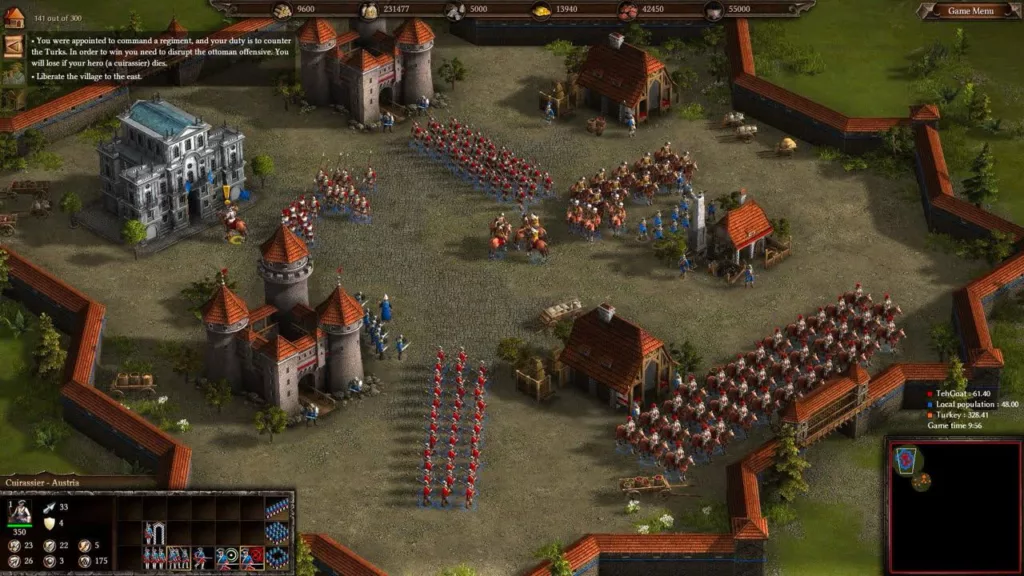Click the peasant portrait icon below objectives arrow
The height and width of the screenshot is (576, 1024).
point(14,73)
